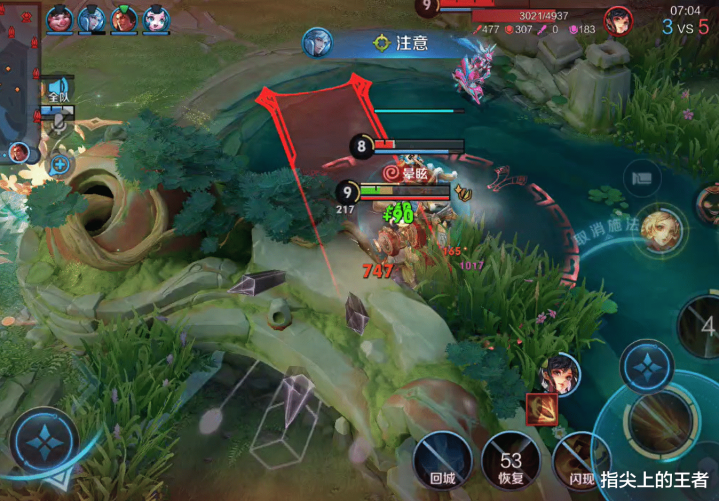Tap the star button in the bottom-left corner
Image resolution: width=719 pixels, height=501 pixels.
click(x=44, y=441)
